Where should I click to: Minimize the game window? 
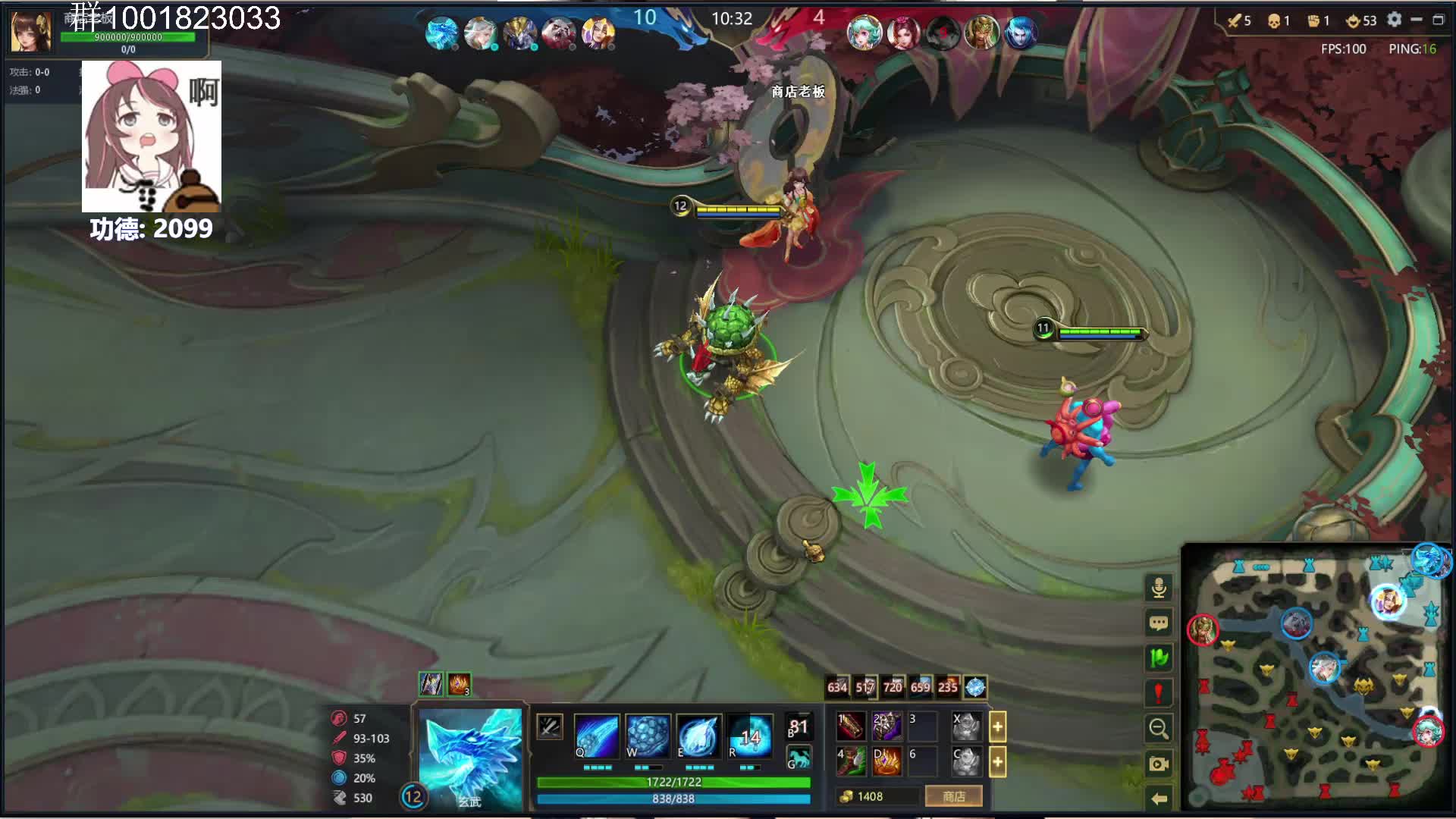tap(1416, 20)
